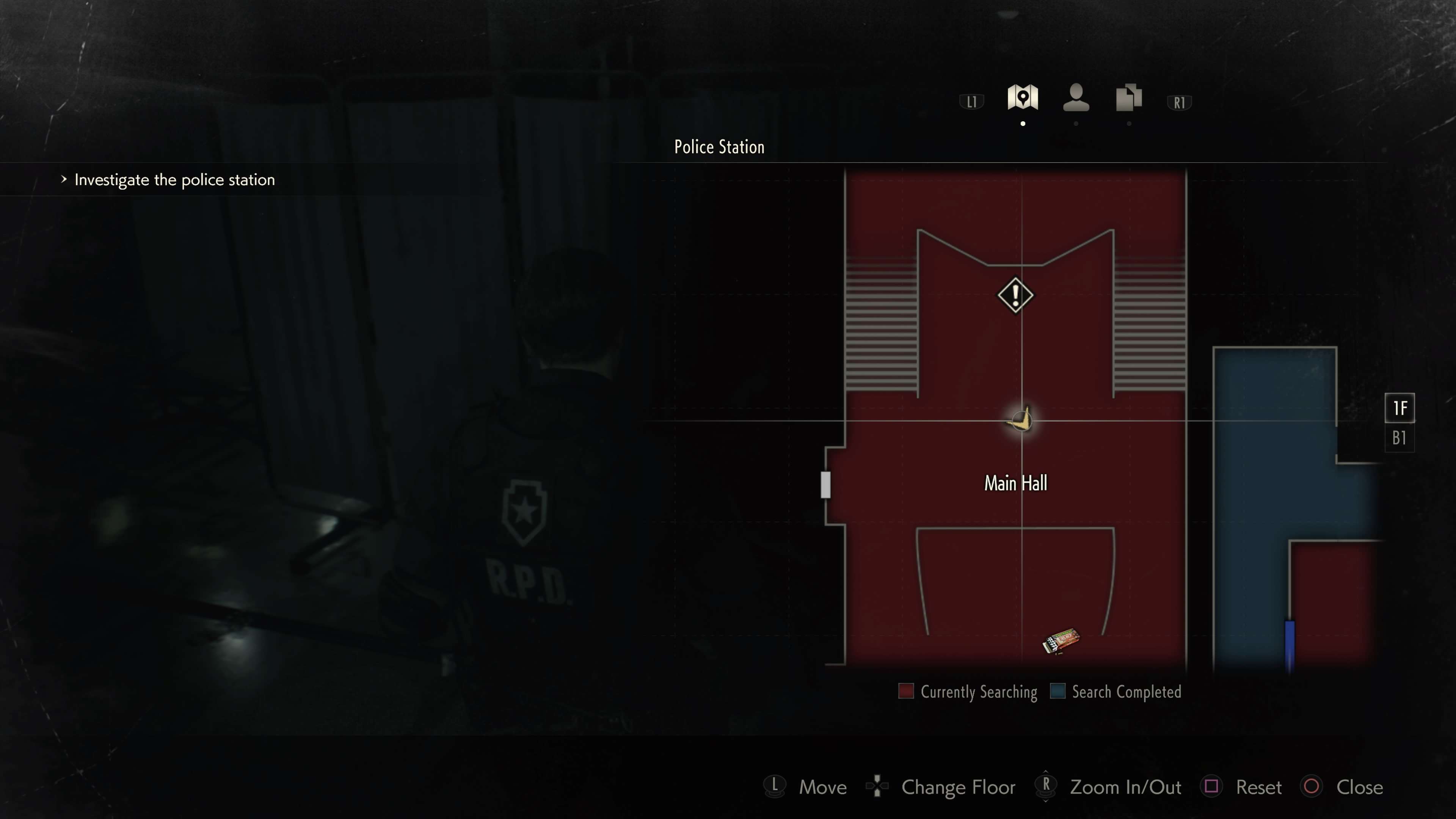Select the Investigate the police station objective
The width and height of the screenshot is (1456, 819).
174,180
